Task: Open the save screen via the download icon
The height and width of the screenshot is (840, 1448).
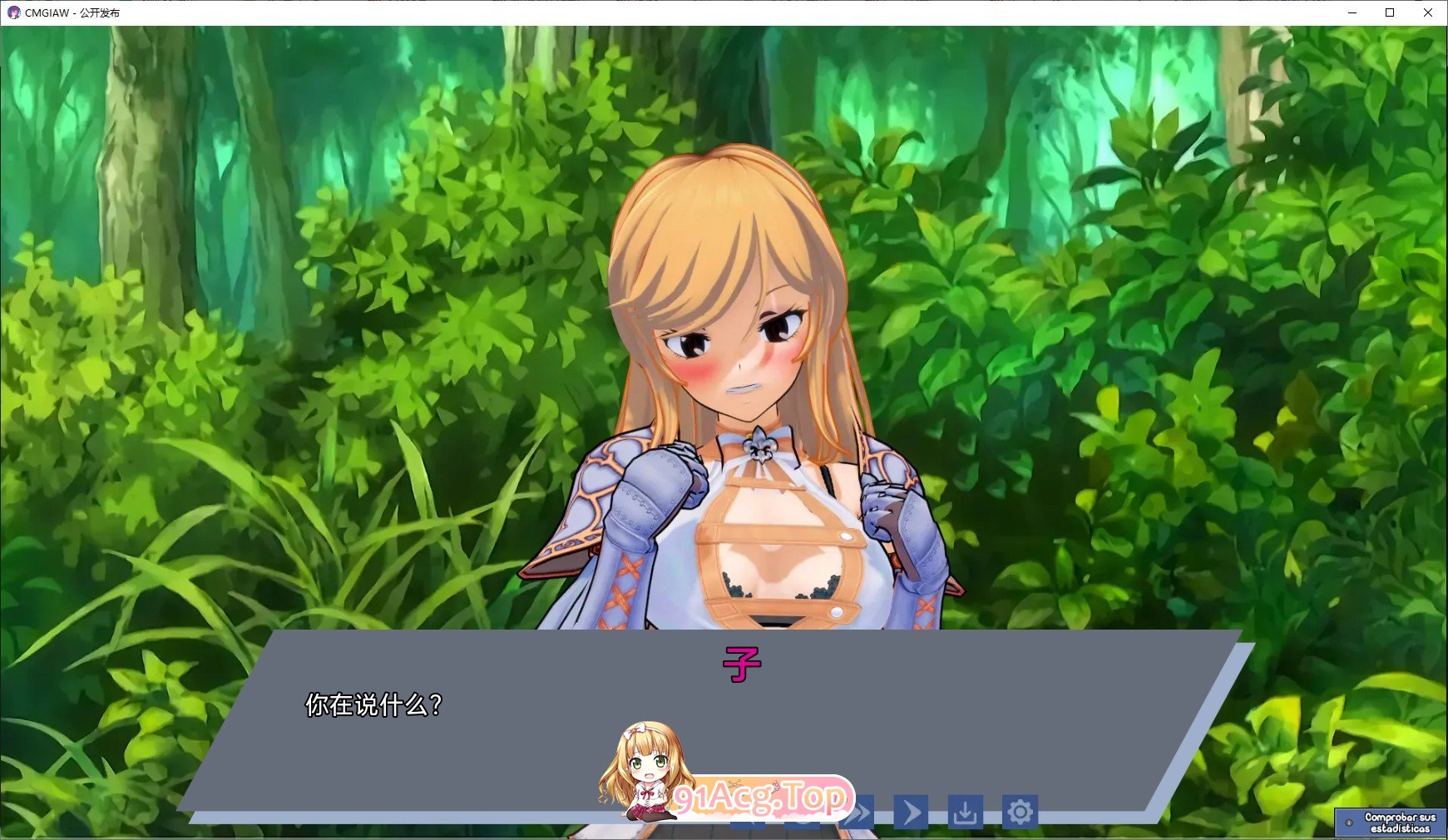Action: 965,813
